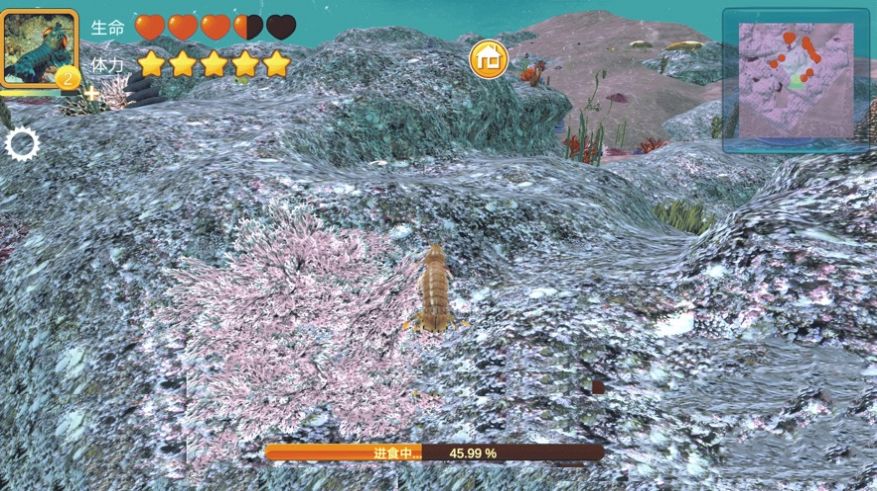
Task: Open the mantis shrimp character portrait
Action: pyautogui.click(x=40, y=48)
